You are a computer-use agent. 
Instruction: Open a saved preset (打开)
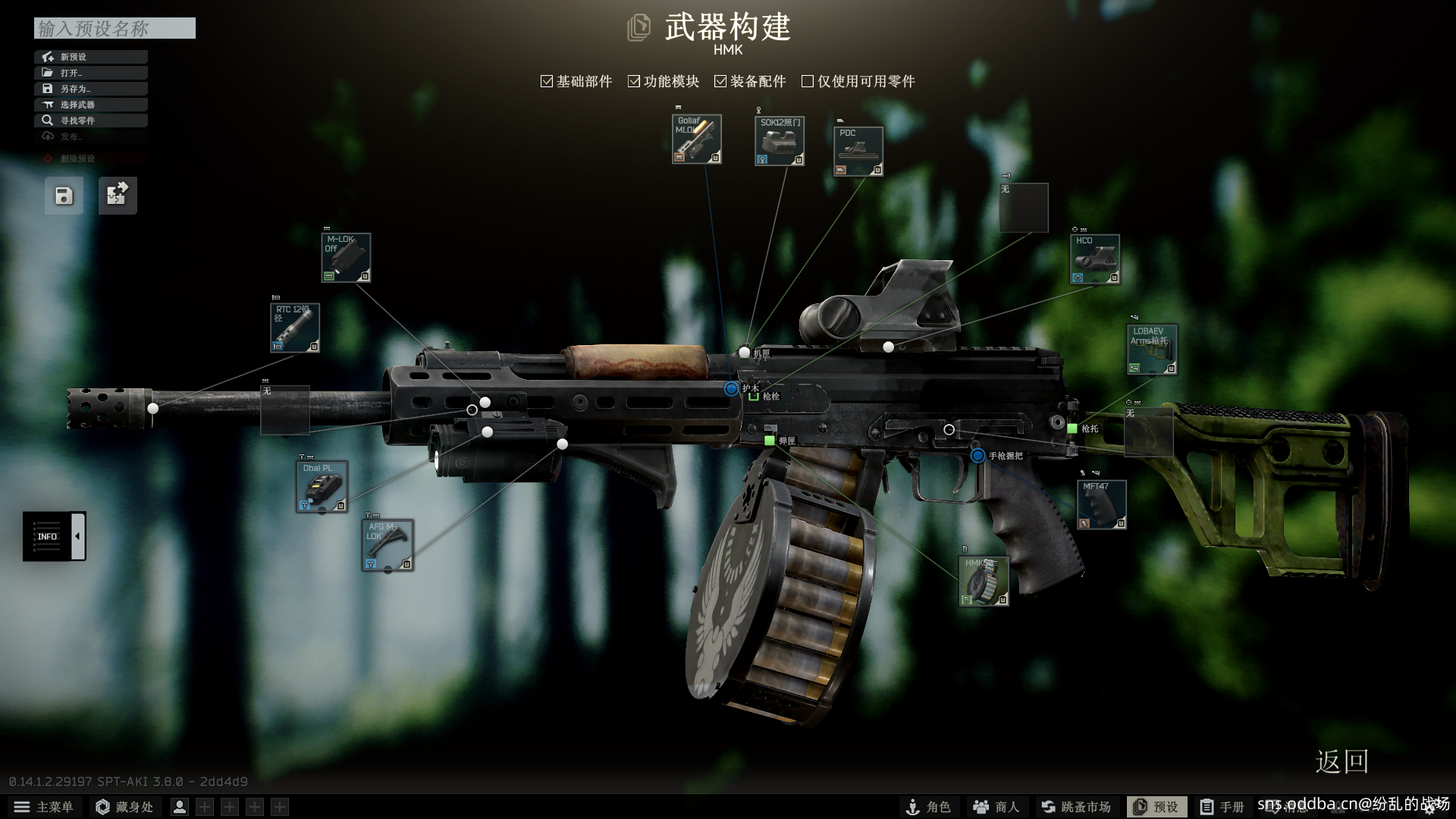coord(90,73)
